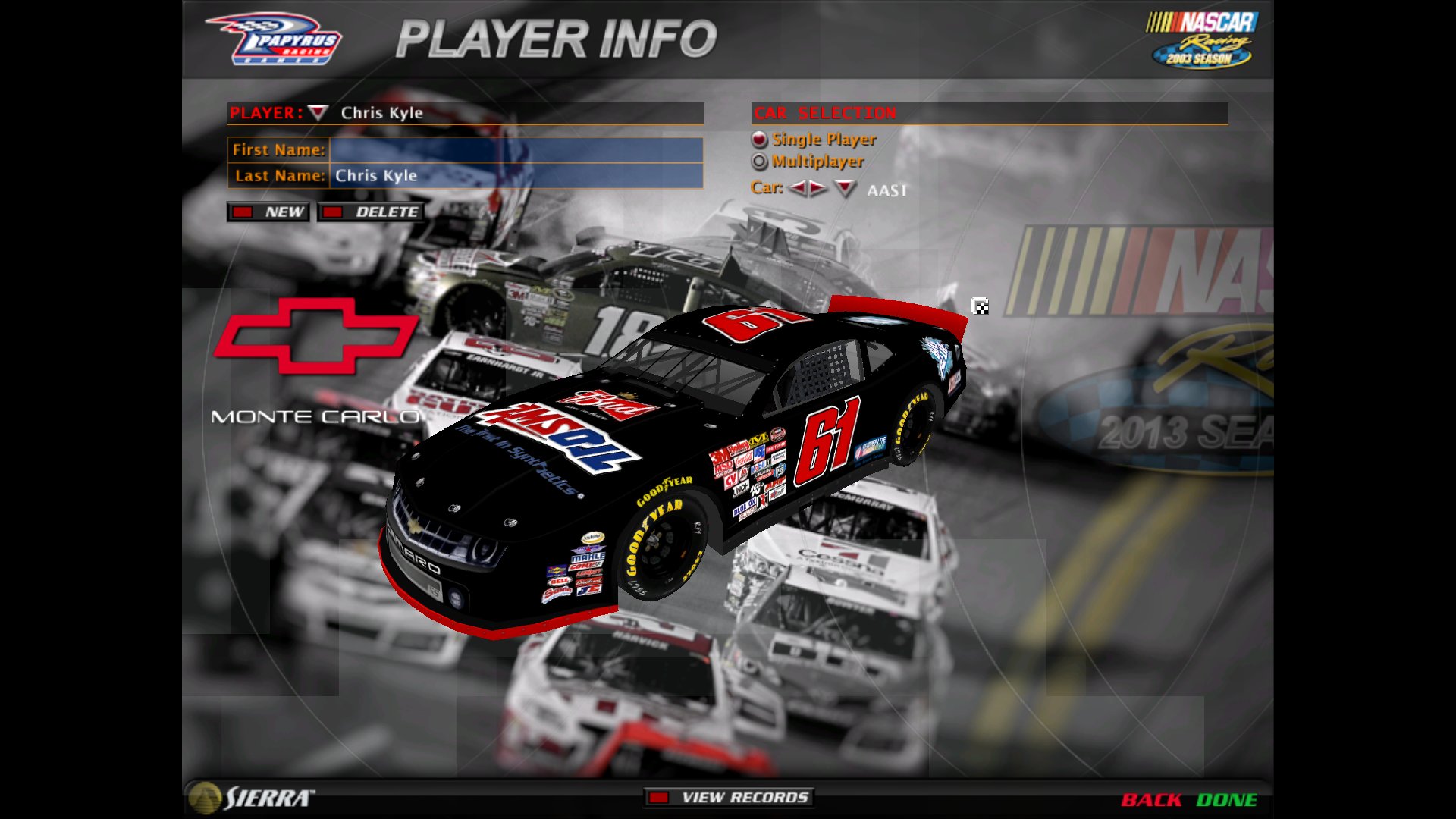Confirm player info with Done
The image size is (1456, 819).
point(1226,800)
